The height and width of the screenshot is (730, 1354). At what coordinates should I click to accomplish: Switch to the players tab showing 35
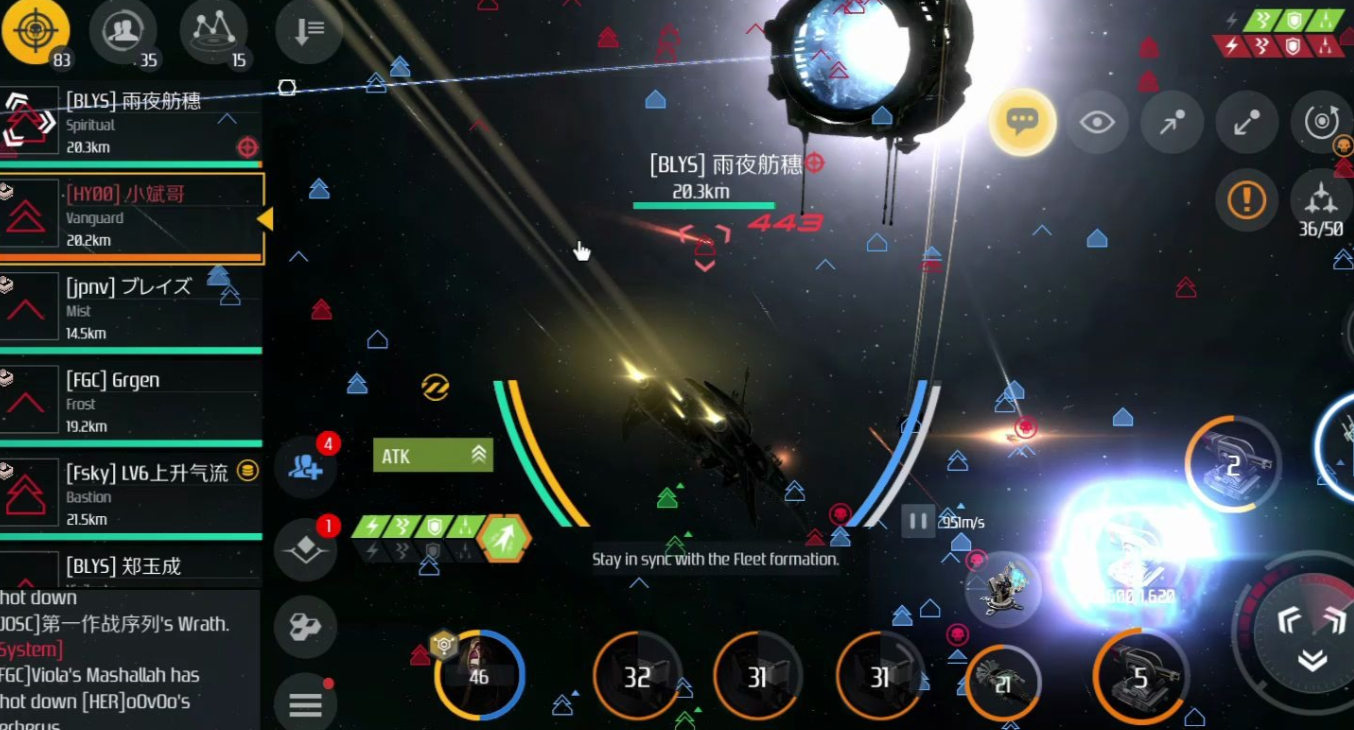tap(122, 31)
